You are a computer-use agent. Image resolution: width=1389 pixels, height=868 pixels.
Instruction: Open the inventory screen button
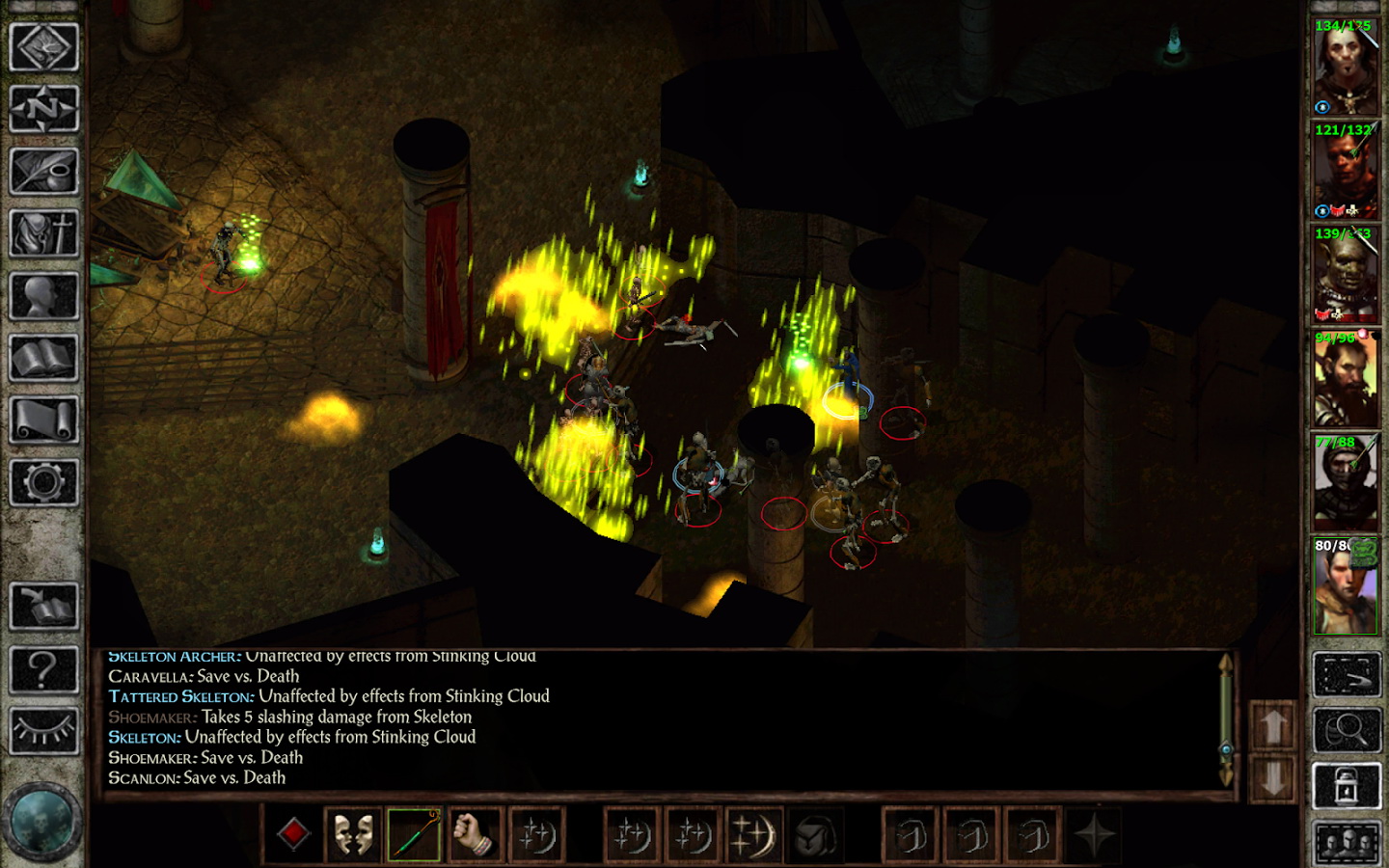click(43, 232)
